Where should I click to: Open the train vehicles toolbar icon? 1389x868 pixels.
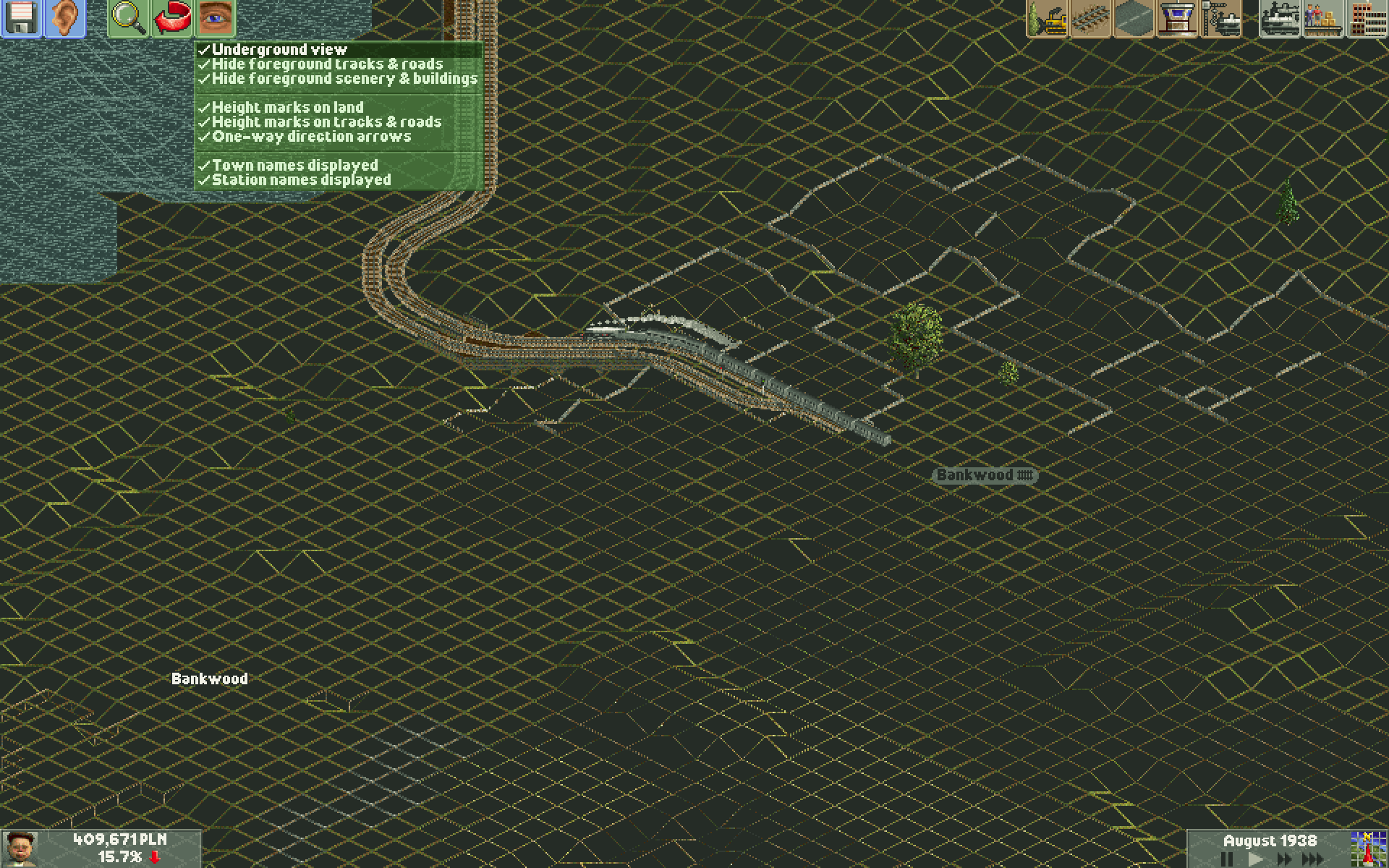tap(1278, 18)
